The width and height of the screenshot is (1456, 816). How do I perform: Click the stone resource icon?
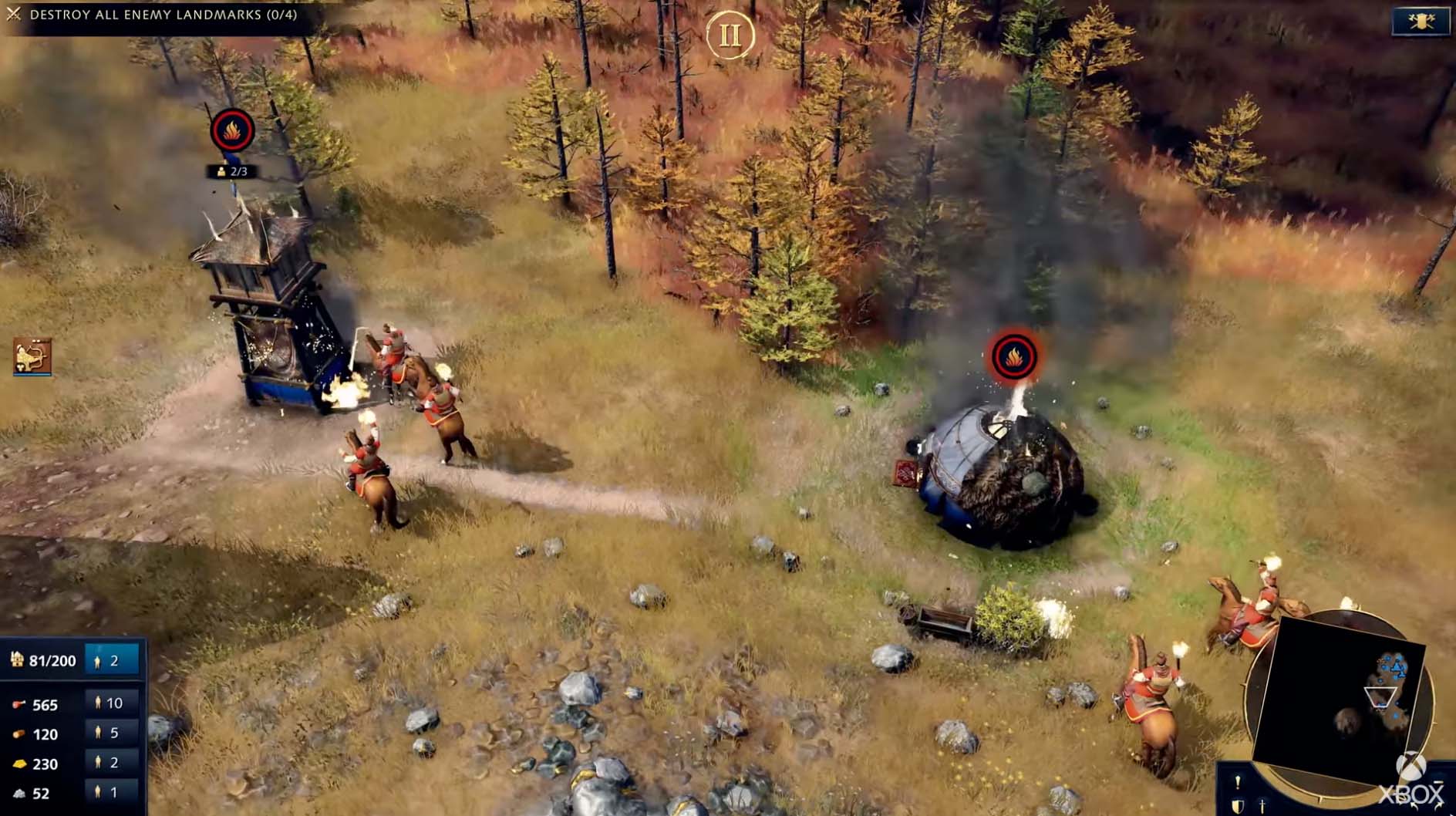[x=19, y=791]
